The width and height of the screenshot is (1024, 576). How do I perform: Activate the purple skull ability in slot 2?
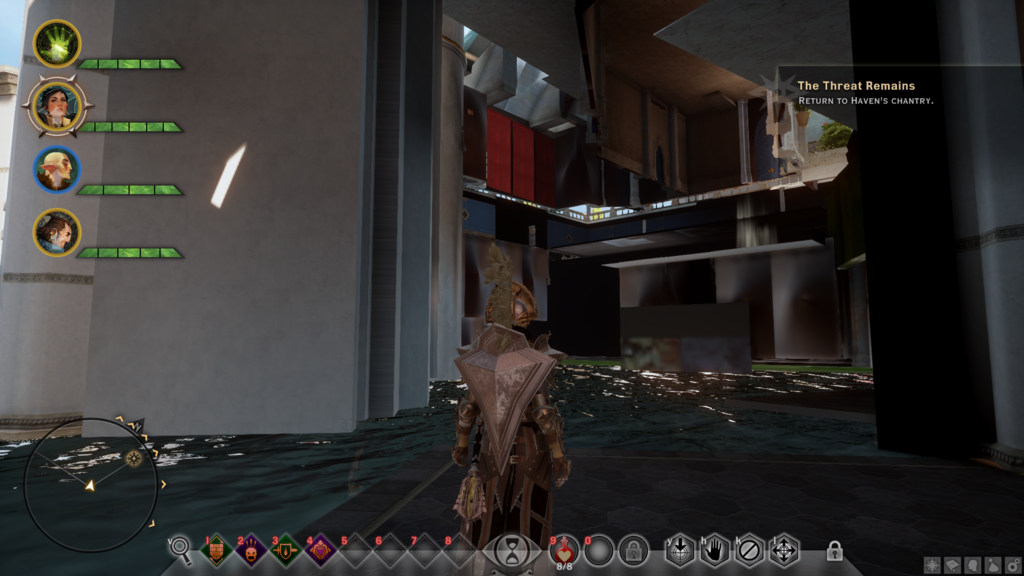tap(251, 549)
